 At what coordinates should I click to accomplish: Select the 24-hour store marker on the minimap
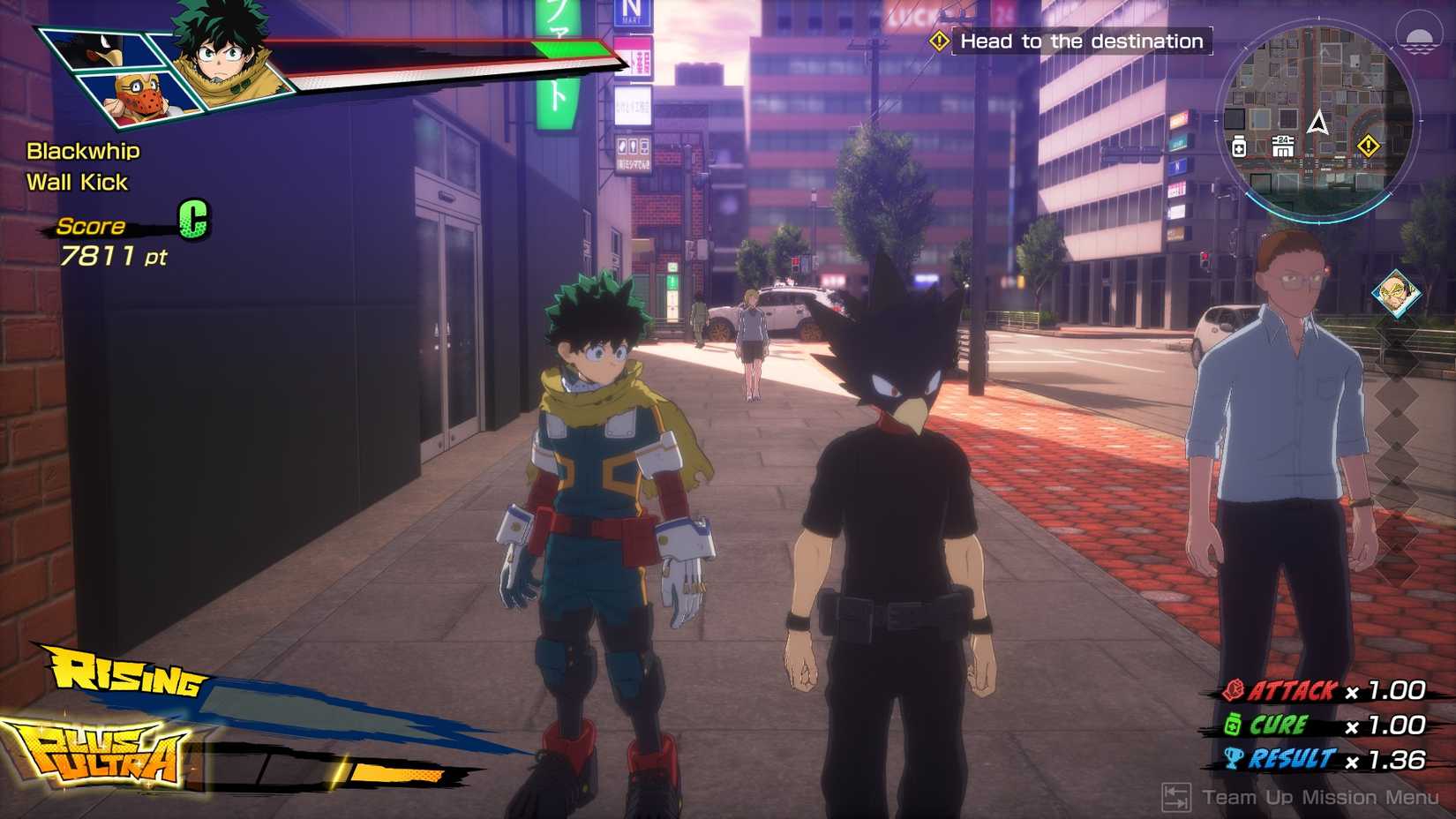coord(1283,146)
